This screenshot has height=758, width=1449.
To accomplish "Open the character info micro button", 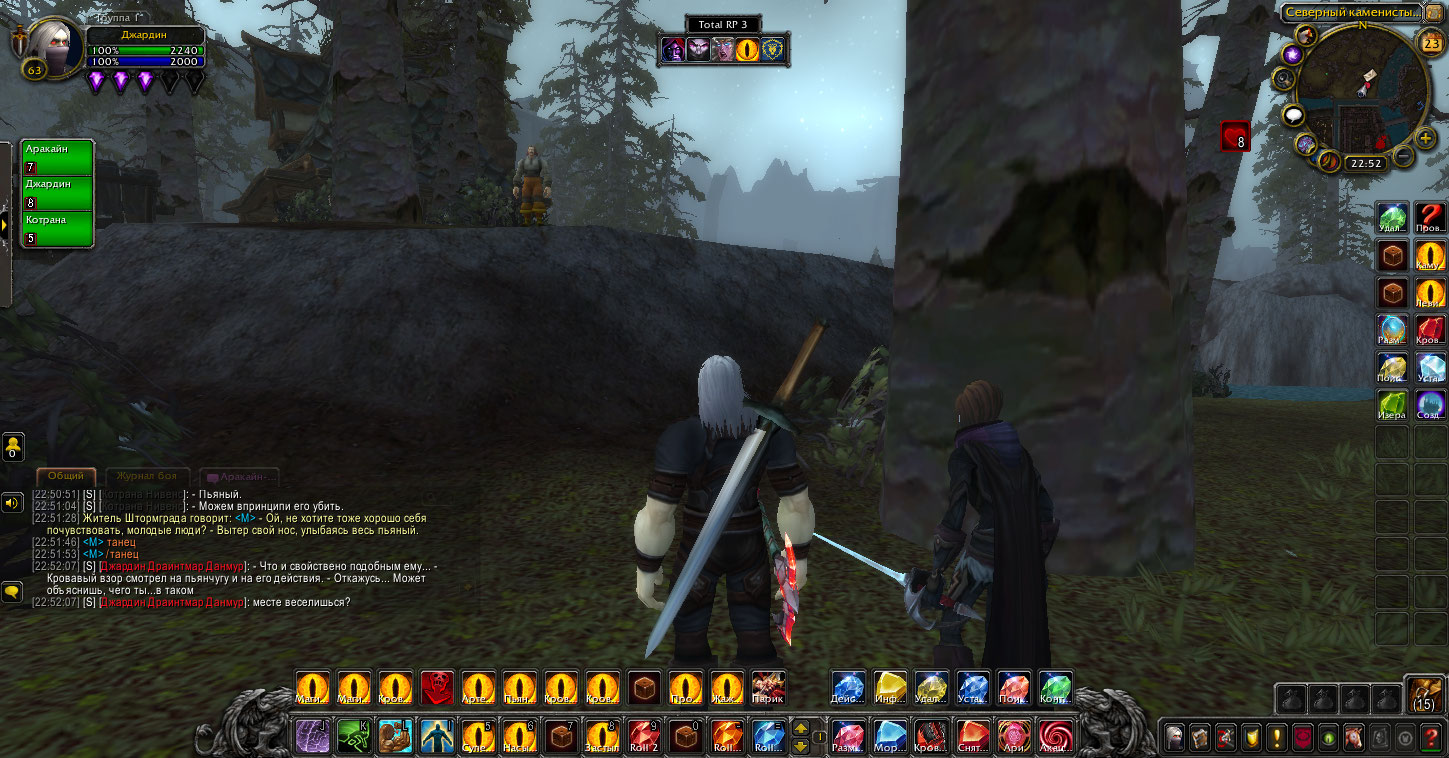I will (1174, 738).
